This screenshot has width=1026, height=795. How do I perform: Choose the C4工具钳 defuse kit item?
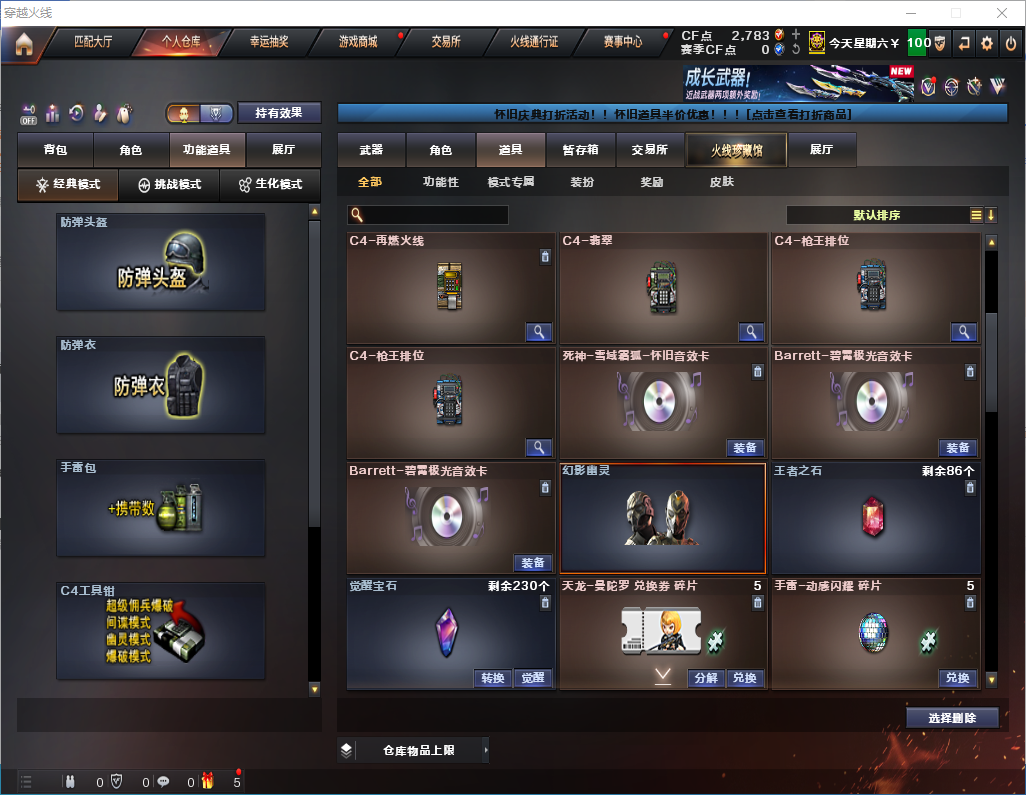[161, 630]
